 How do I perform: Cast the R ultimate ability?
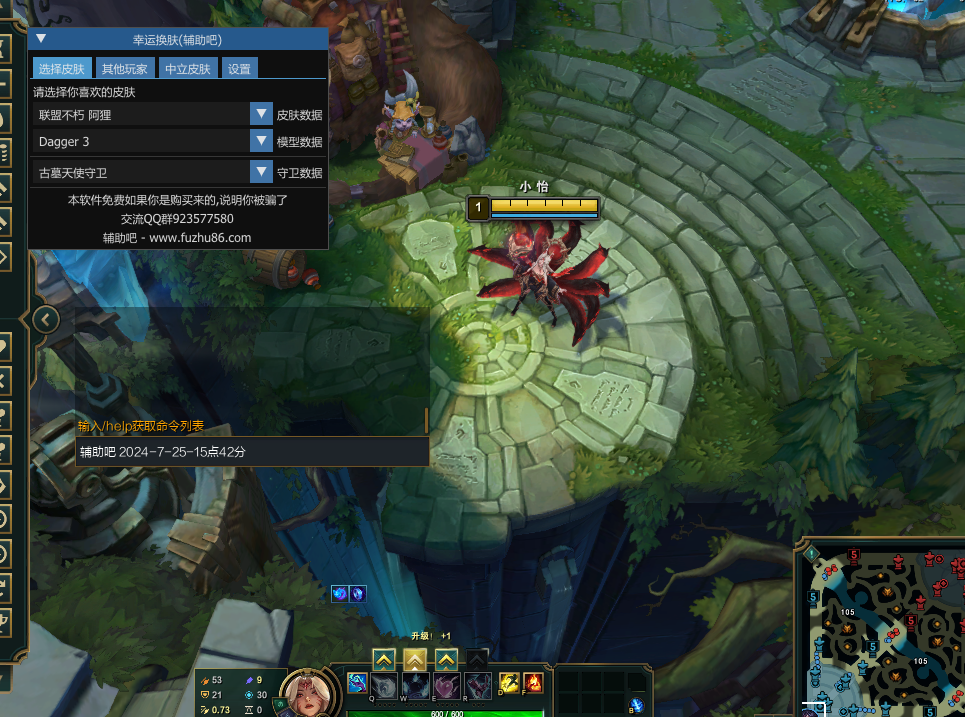[478, 686]
